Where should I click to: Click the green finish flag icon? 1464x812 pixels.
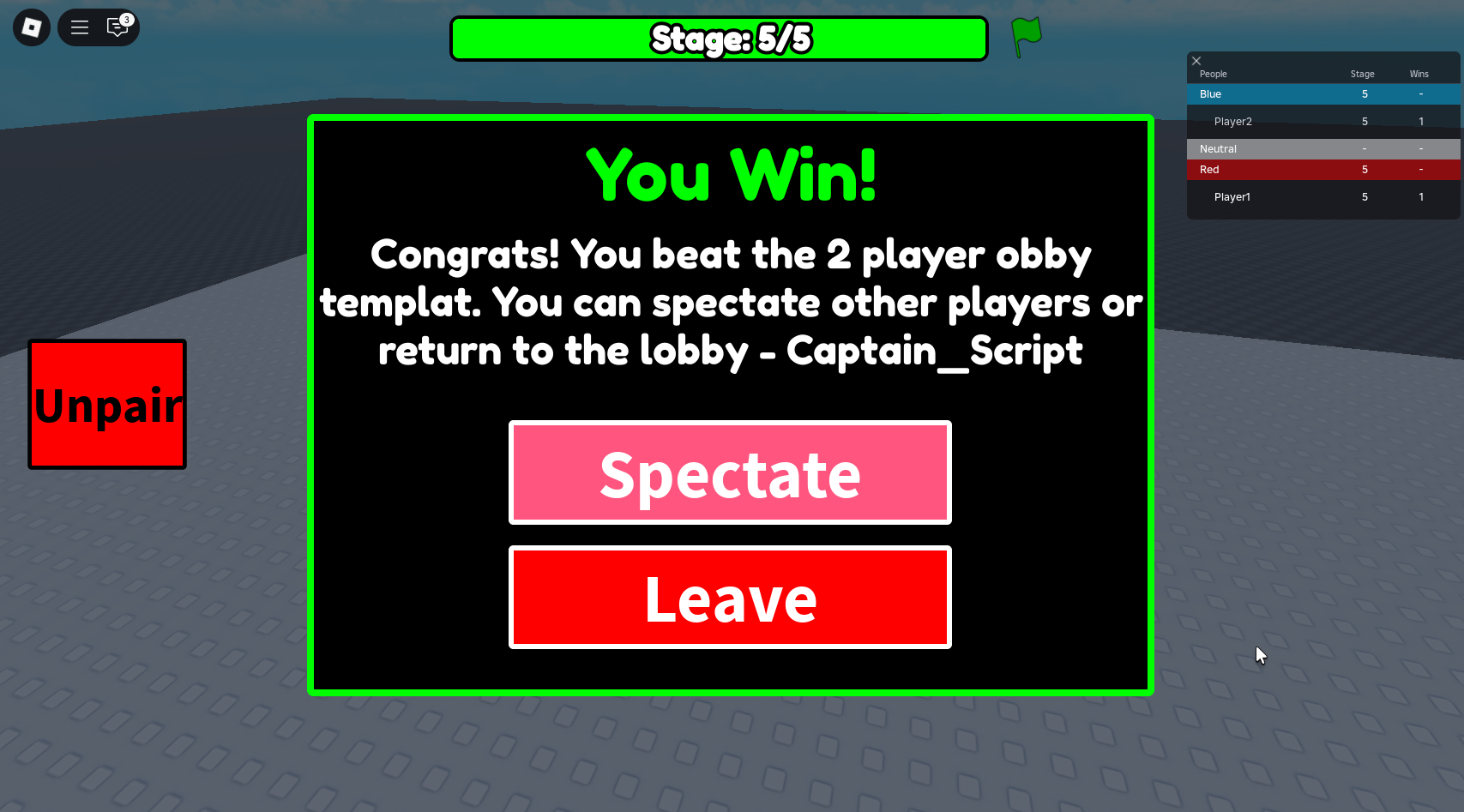[x=1026, y=37]
